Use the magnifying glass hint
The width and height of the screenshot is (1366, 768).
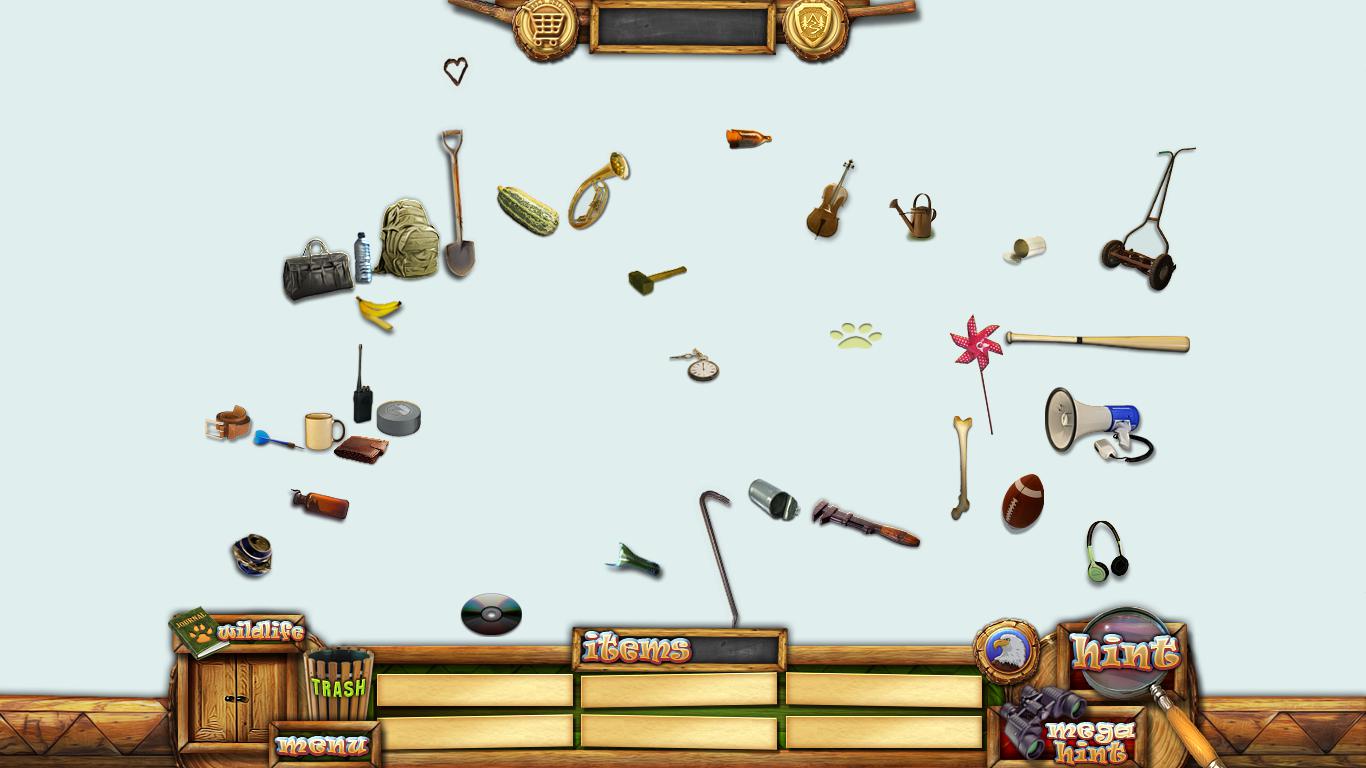point(1125,651)
